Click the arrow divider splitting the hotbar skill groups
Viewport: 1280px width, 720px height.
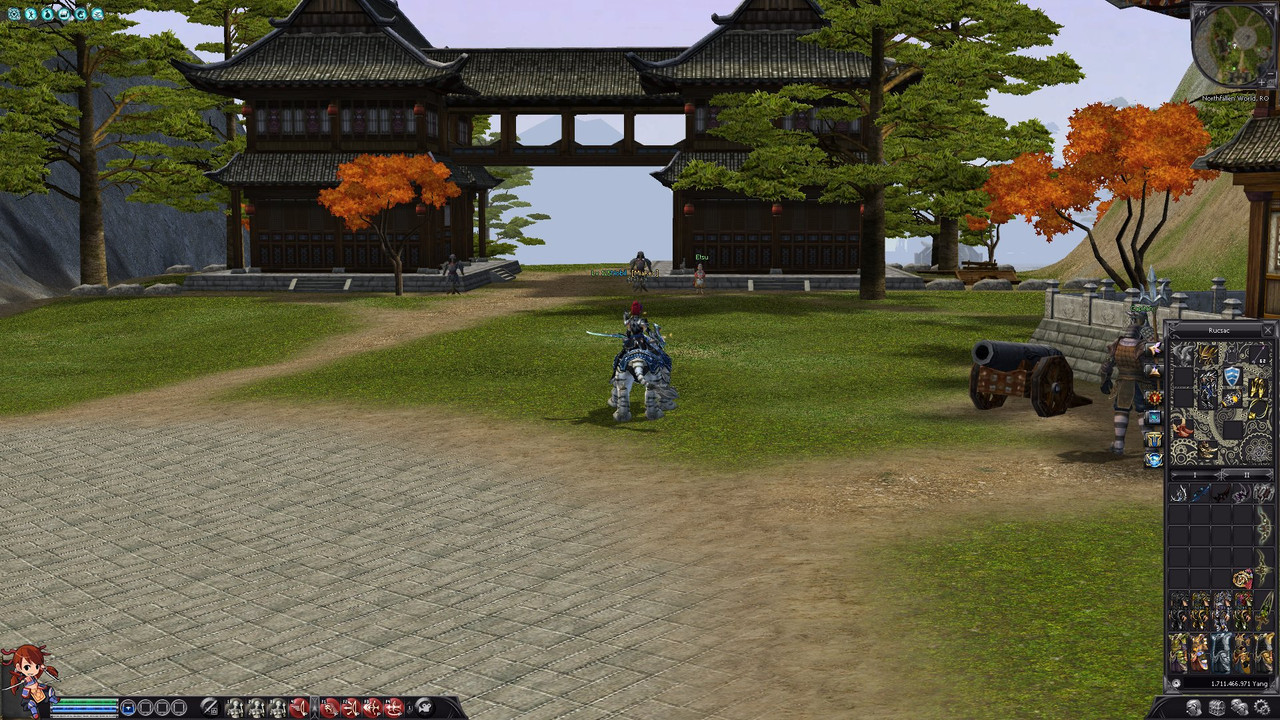(x=313, y=706)
